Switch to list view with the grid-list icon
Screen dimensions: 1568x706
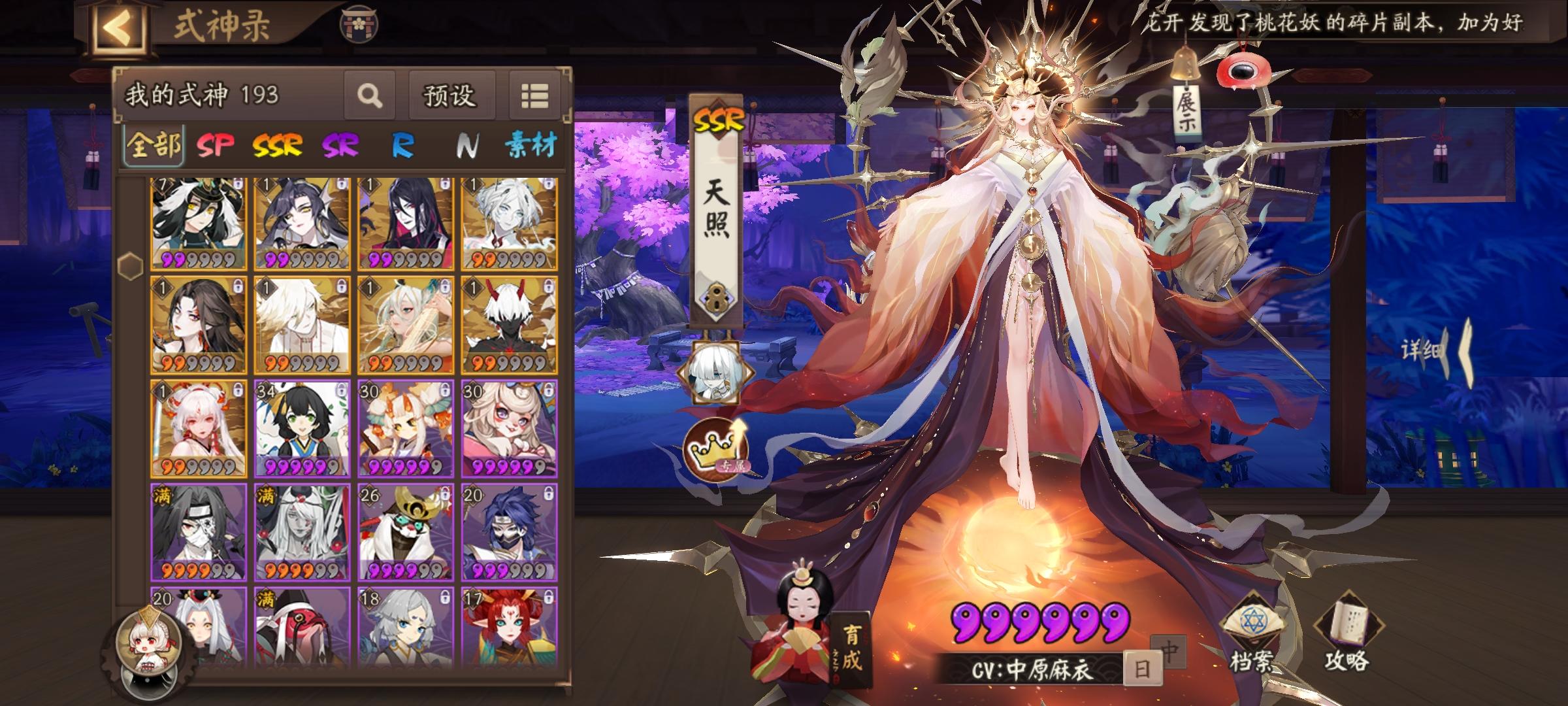tap(534, 95)
